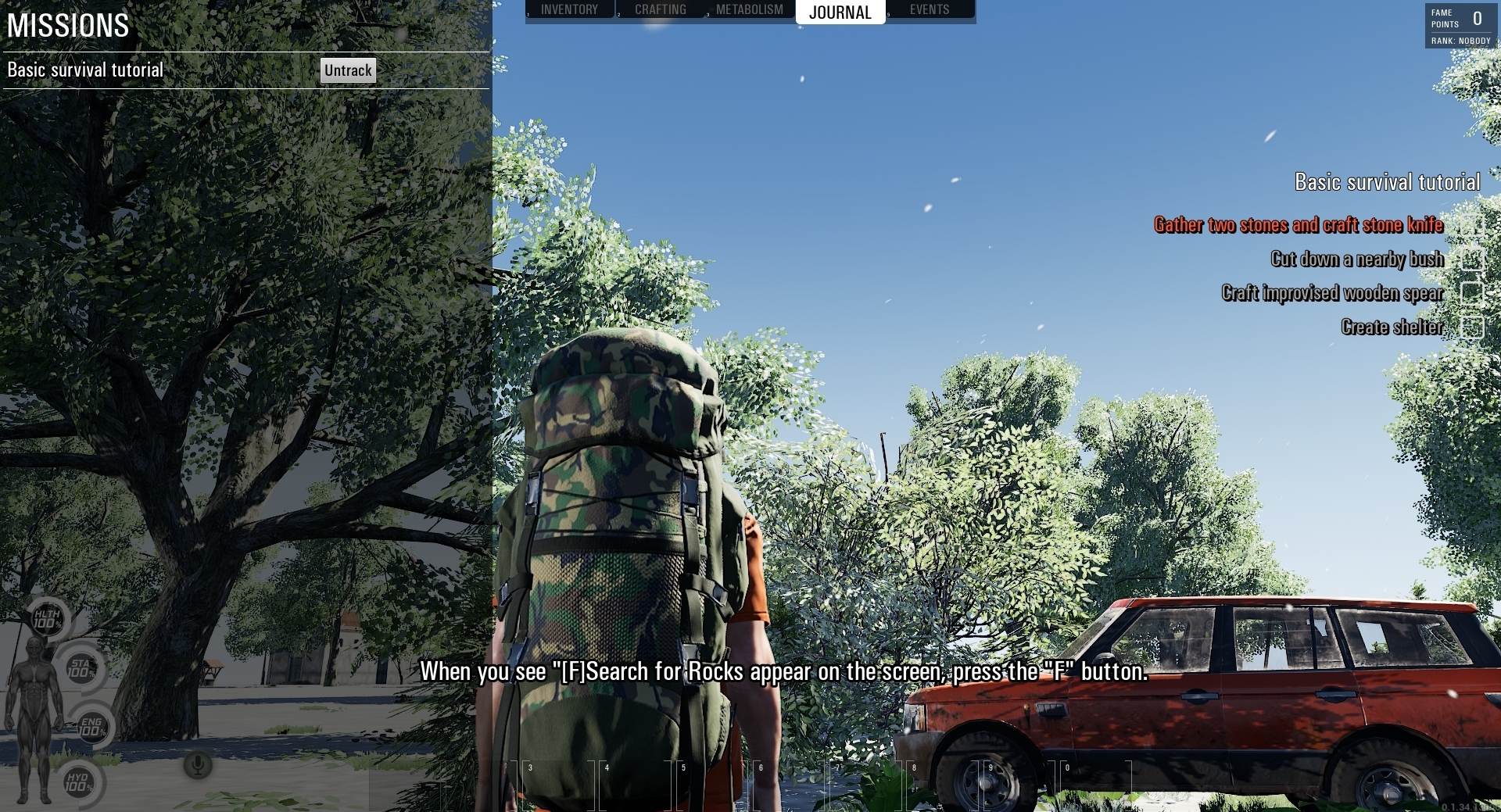Toggle the microphone voice icon
This screenshot has height=812, width=1501.
[198, 764]
